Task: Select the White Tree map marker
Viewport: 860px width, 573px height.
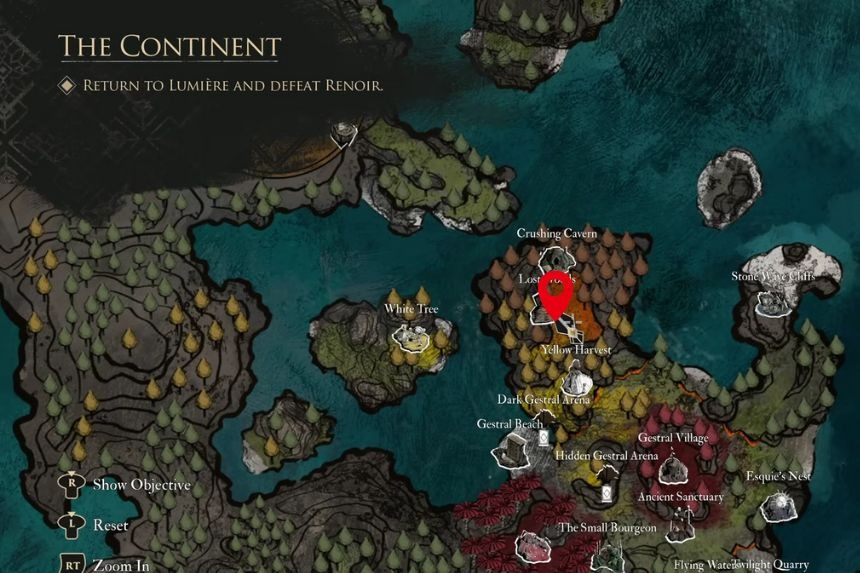Action: (410, 335)
